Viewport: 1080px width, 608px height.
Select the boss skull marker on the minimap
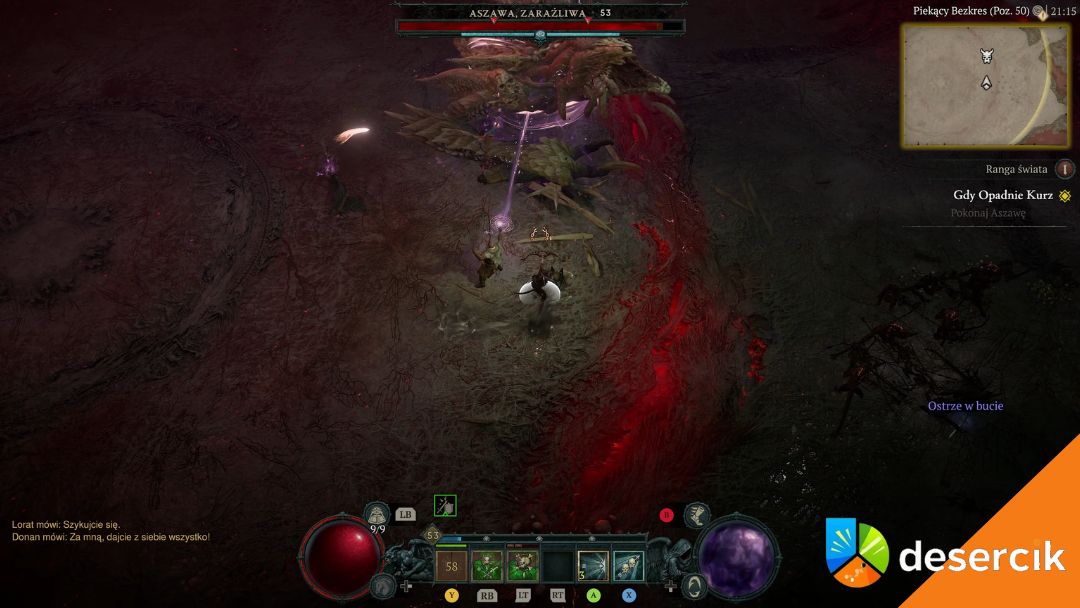pyautogui.click(x=986, y=56)
